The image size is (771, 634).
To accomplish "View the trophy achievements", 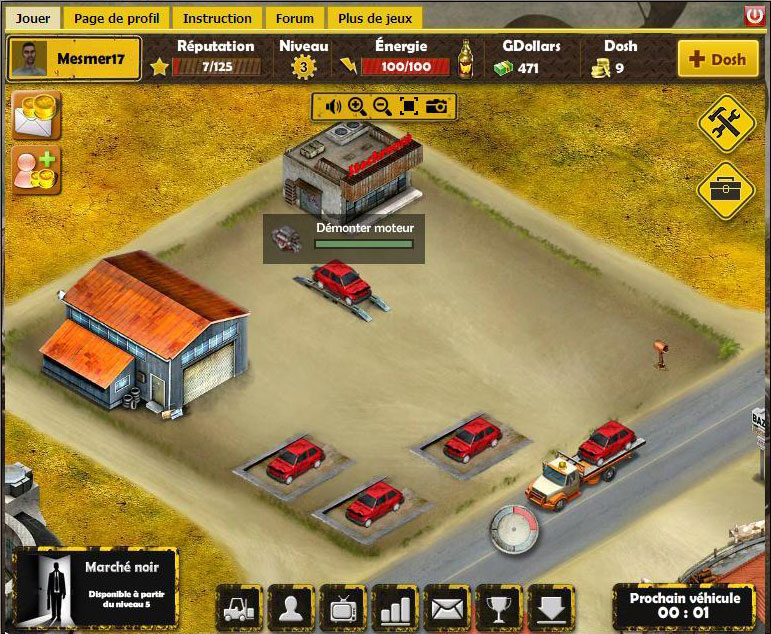I will tap(501, 607).
